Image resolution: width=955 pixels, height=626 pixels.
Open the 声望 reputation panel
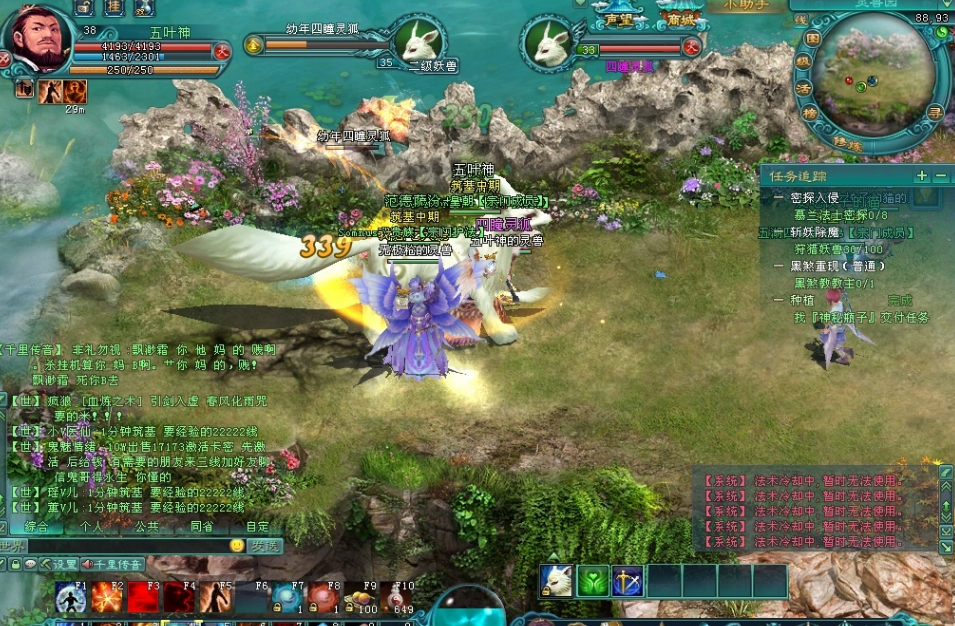point(619,19)
